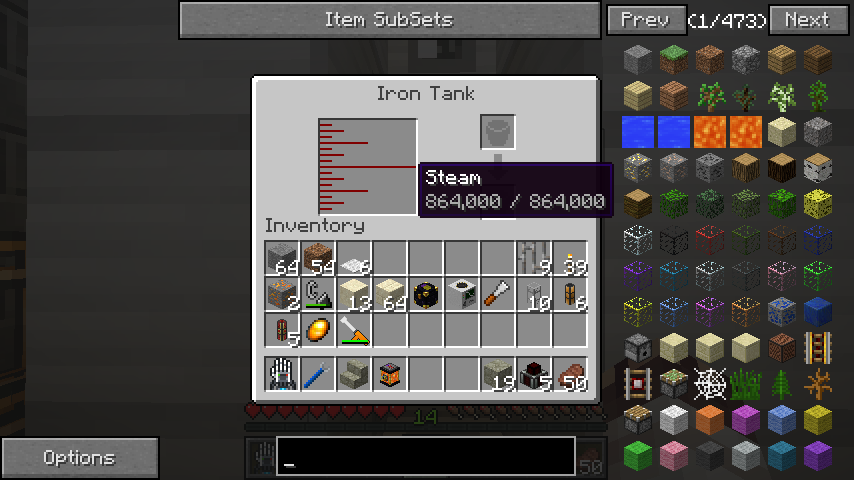Select the dirt stack of 59
This screenshot has width=854, height=480.
(x=319, y=259)
